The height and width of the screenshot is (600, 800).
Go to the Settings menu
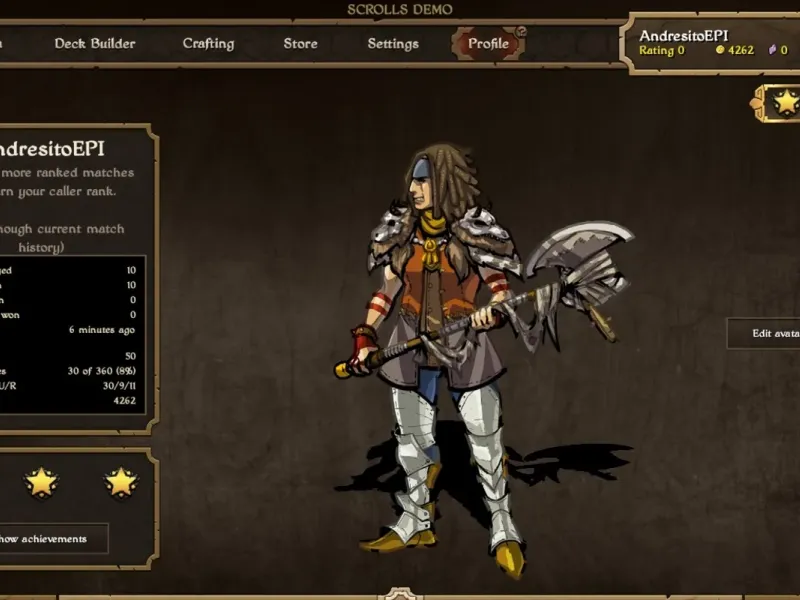393,44
